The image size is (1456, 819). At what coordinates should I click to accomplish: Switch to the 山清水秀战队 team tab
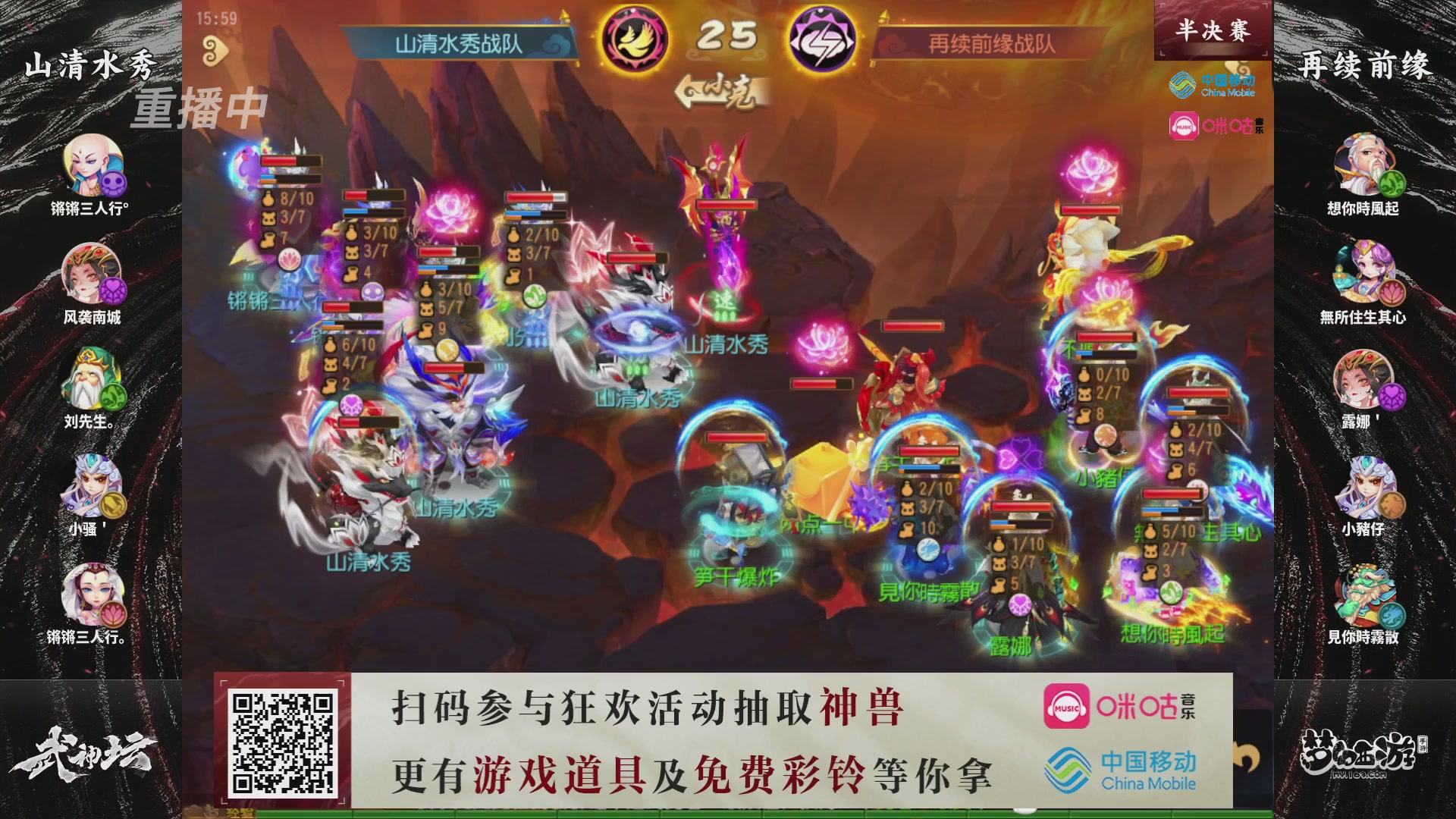pyautogui.click(x=457, y=43)
